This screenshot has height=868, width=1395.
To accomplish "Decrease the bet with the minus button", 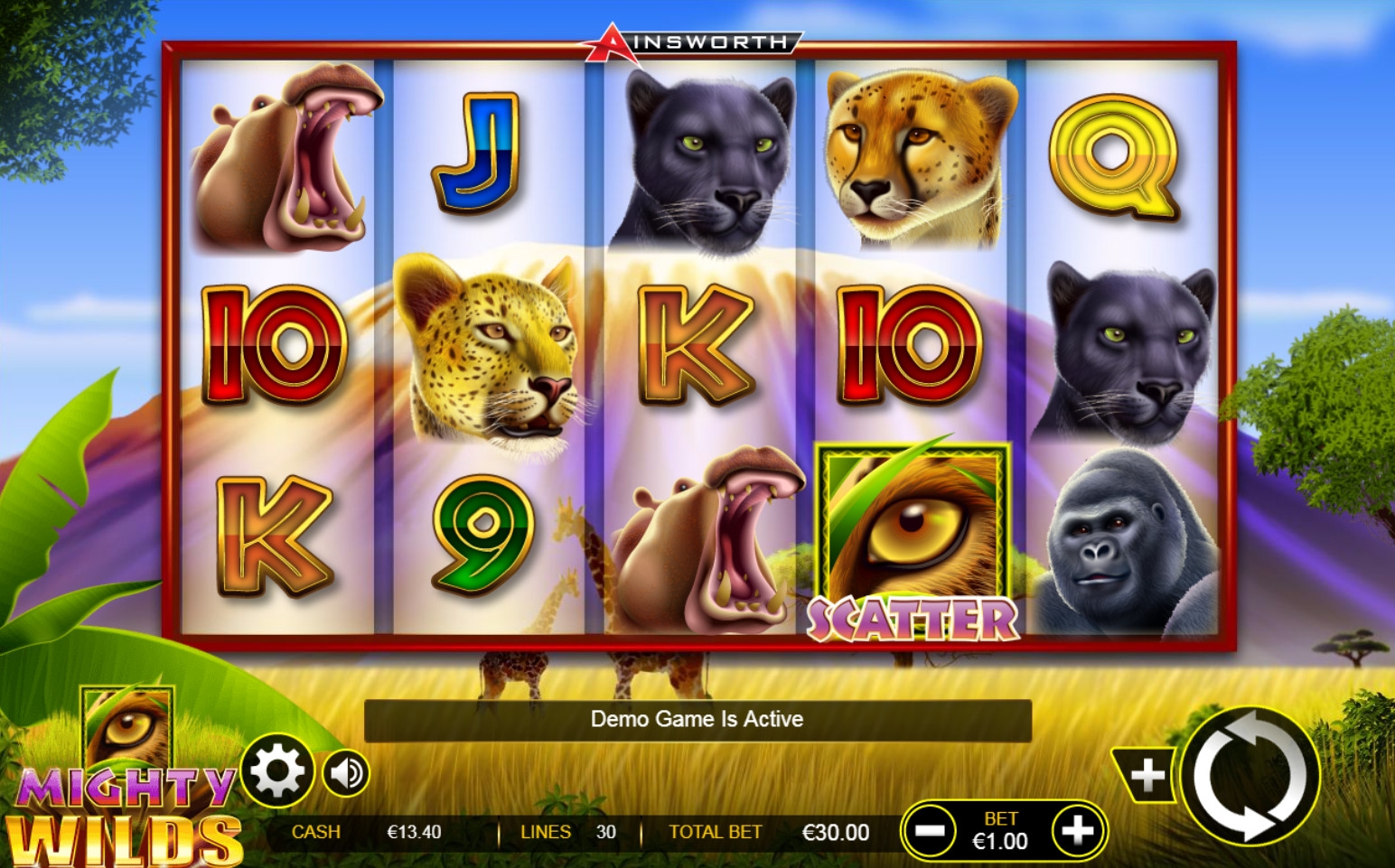I will pos(930,830).
